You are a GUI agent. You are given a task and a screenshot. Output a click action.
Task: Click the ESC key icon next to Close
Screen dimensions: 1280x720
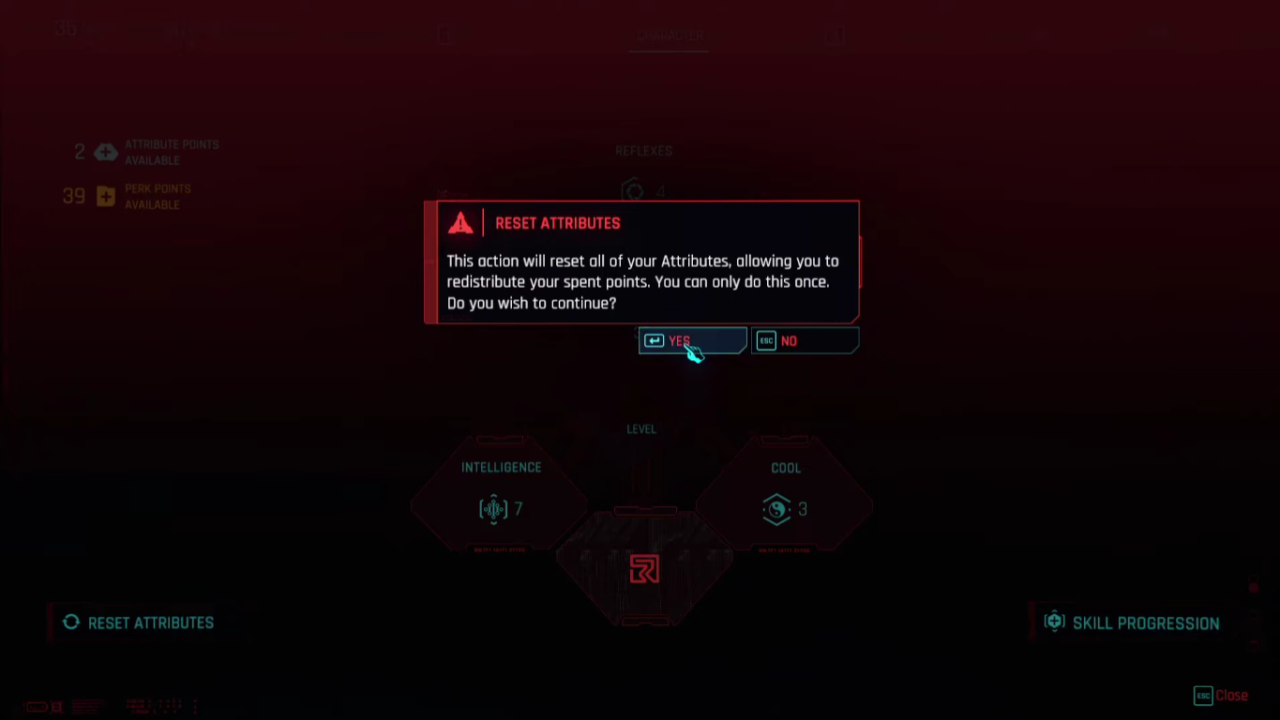click(x=1203, y=695)
